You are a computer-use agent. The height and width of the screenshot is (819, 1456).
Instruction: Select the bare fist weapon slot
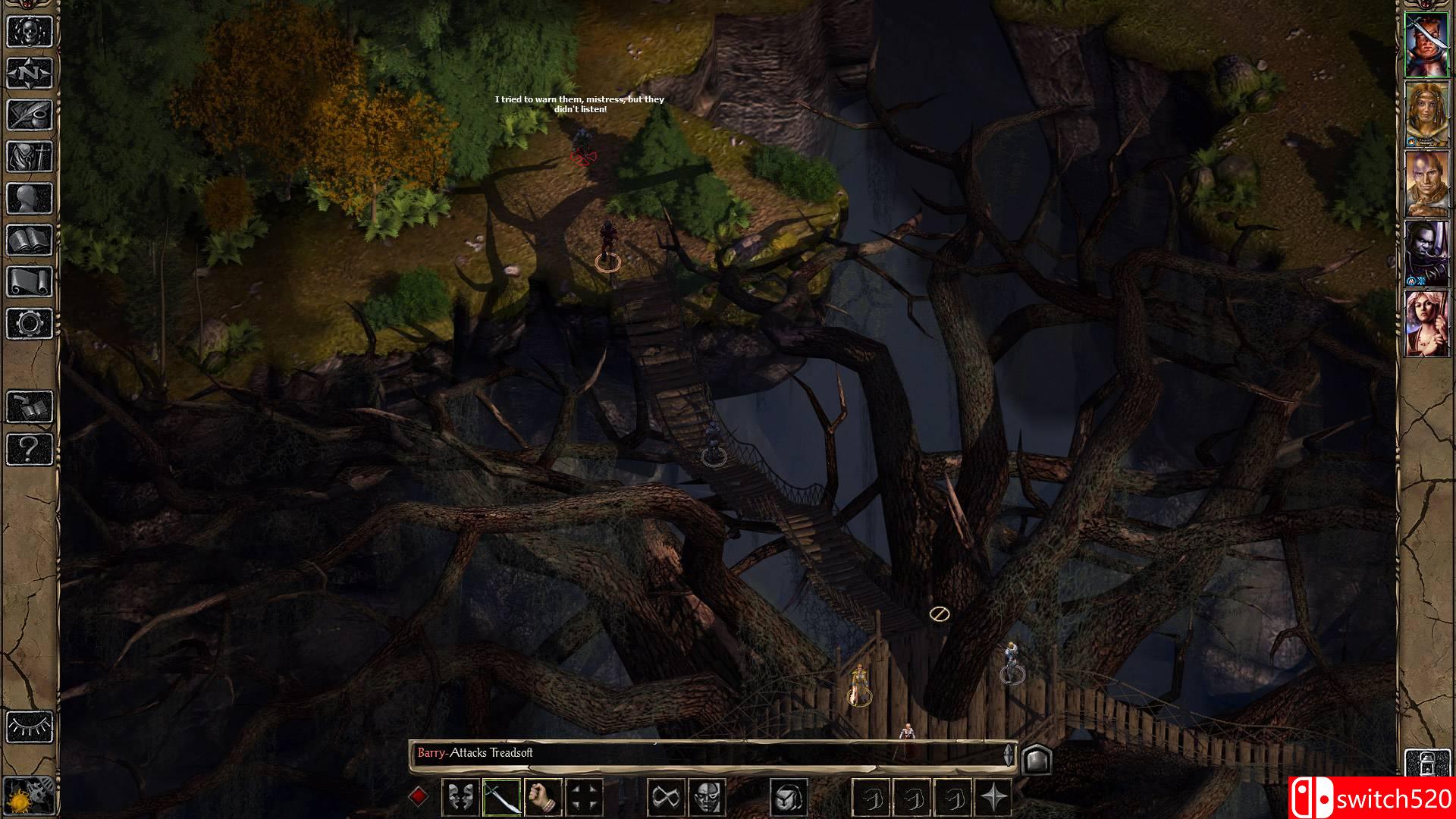point(542,797)
